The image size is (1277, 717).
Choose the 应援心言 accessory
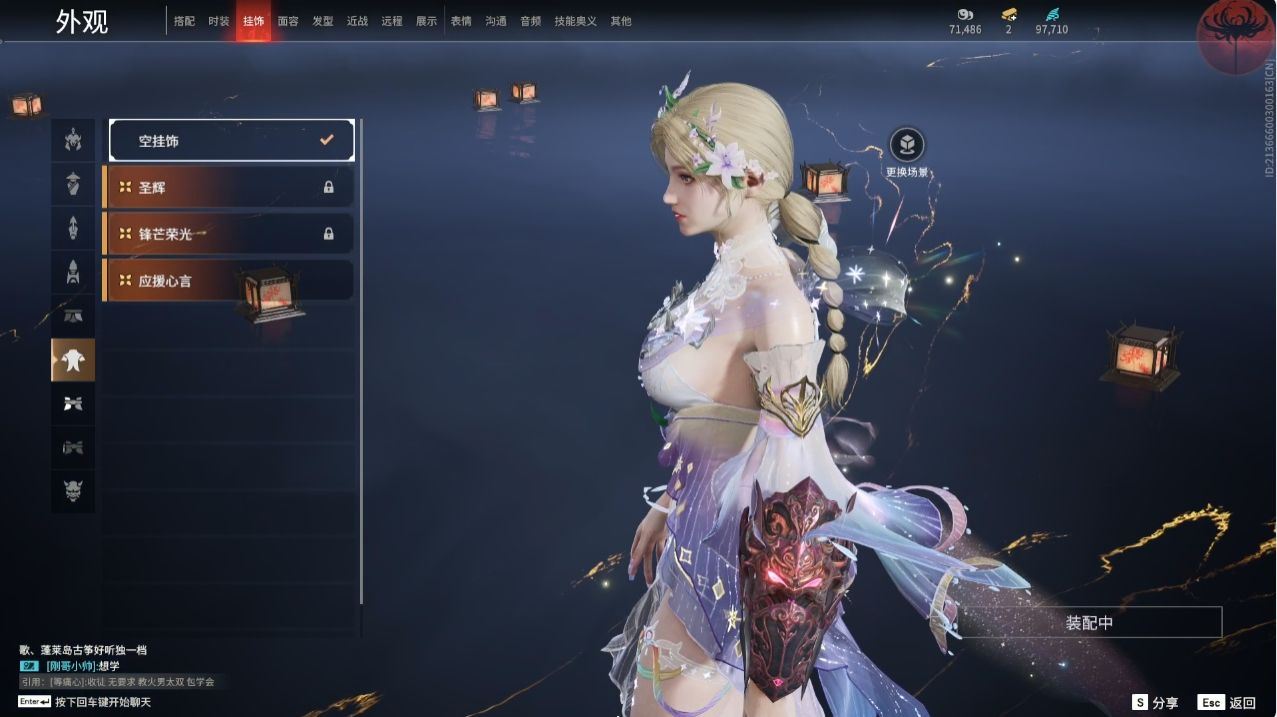point(228,281)
